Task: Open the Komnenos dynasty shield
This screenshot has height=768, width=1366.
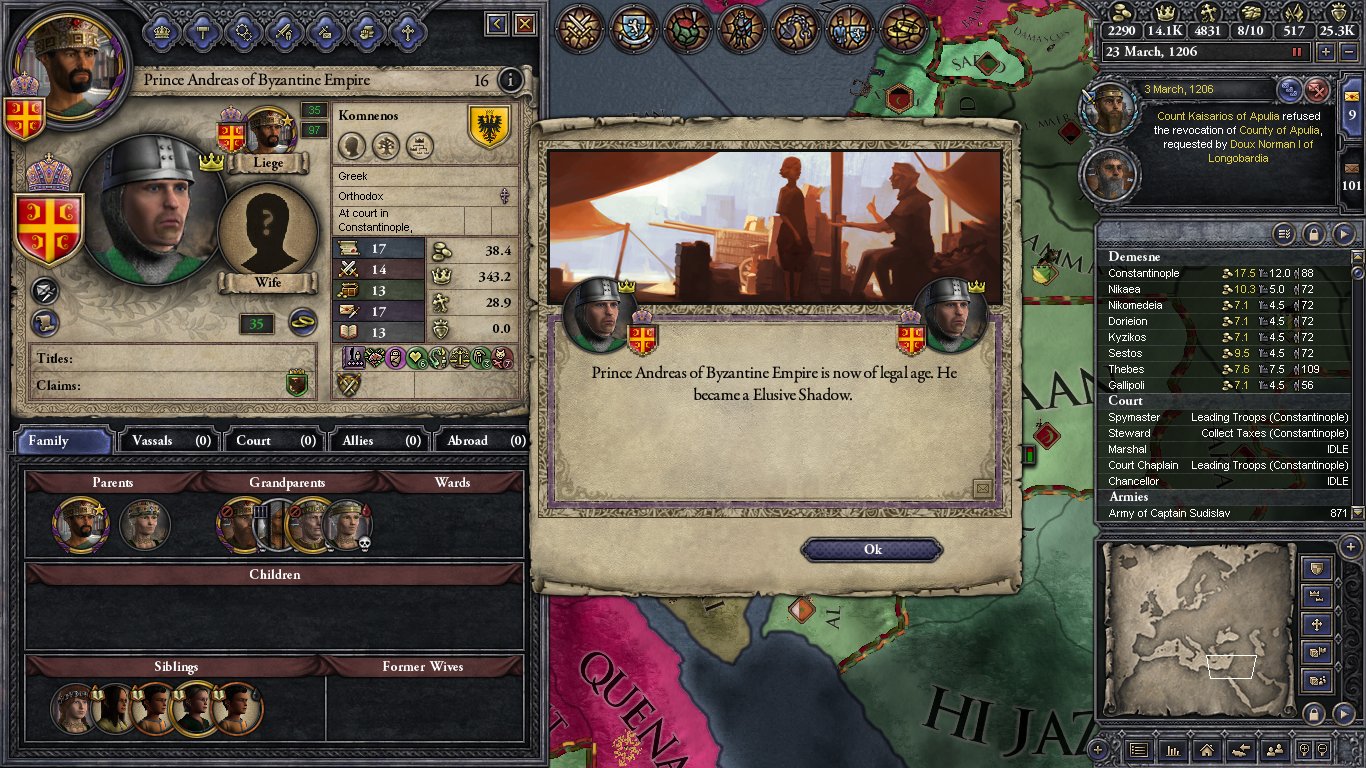Action: click(x=488, y=126)
